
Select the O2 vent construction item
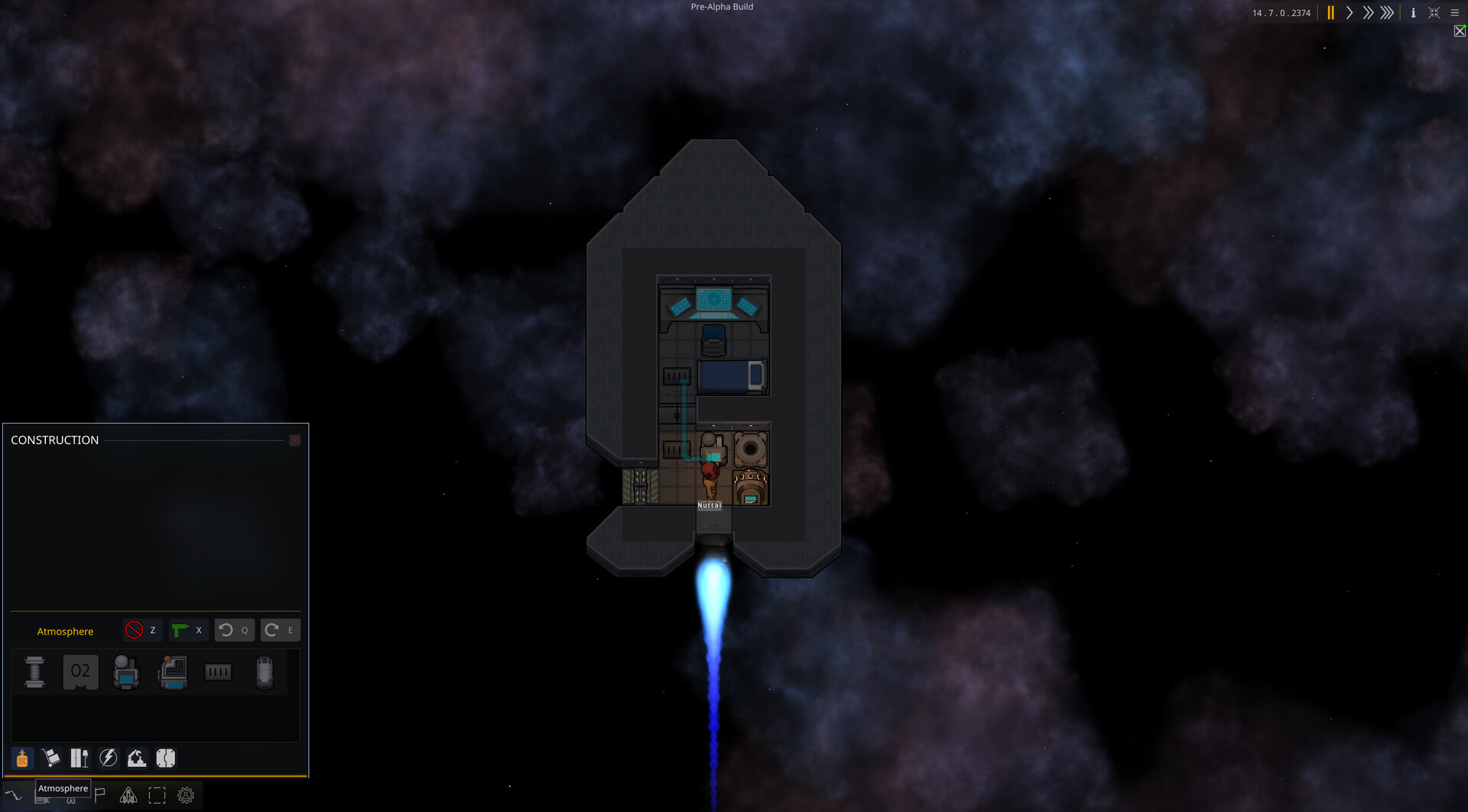tap(81, 671)
